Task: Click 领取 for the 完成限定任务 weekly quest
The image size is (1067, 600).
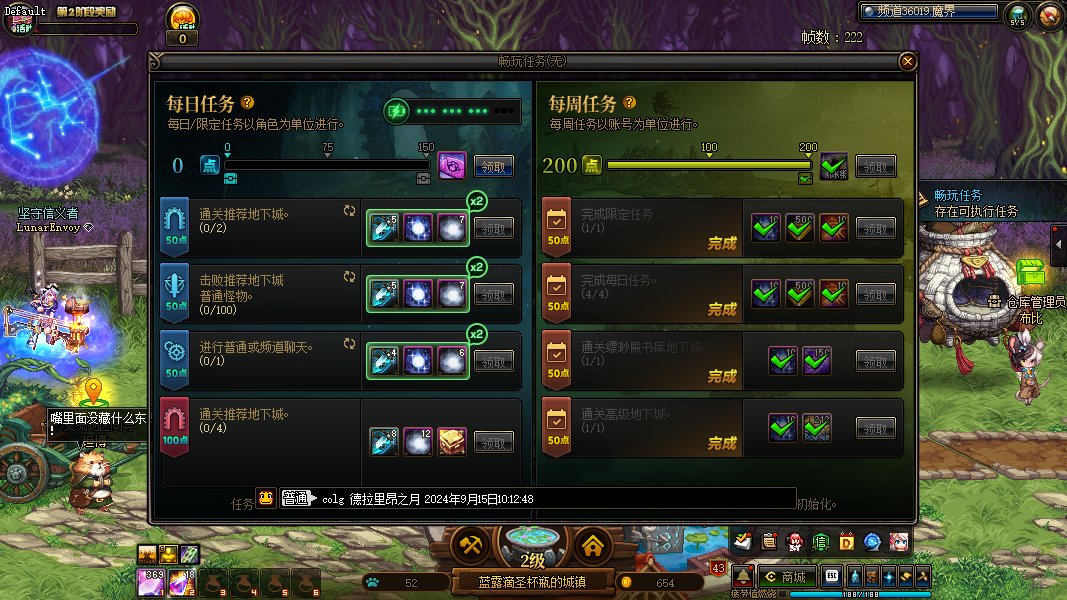Action: point(876,229)
